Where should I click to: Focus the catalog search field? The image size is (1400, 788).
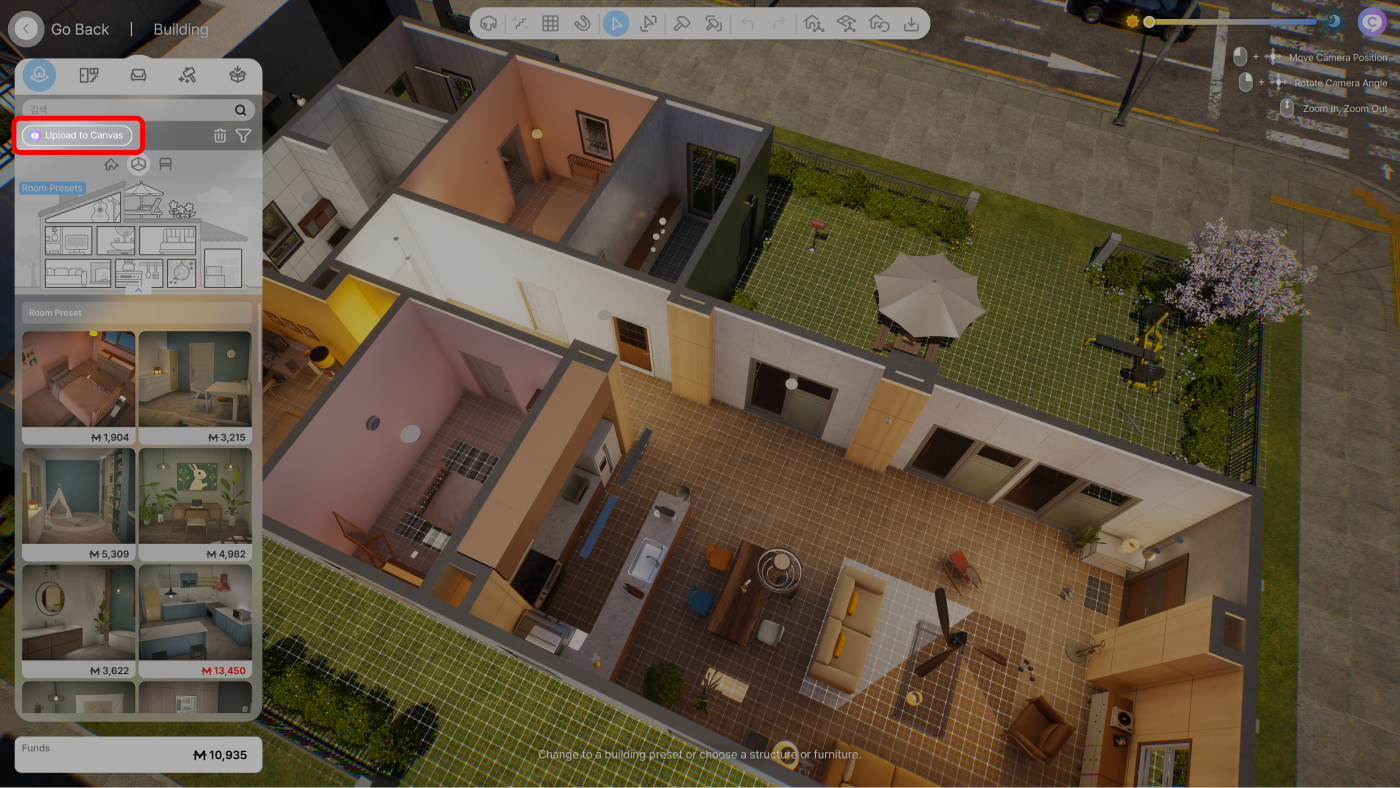(x=130, y=110)
